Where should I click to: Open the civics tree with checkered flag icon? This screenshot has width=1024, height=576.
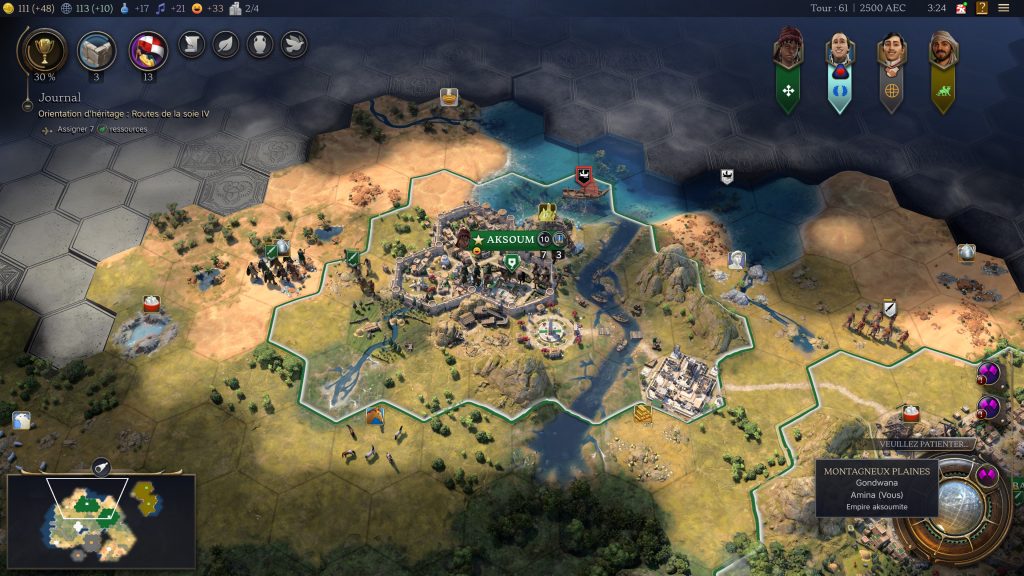148,49
